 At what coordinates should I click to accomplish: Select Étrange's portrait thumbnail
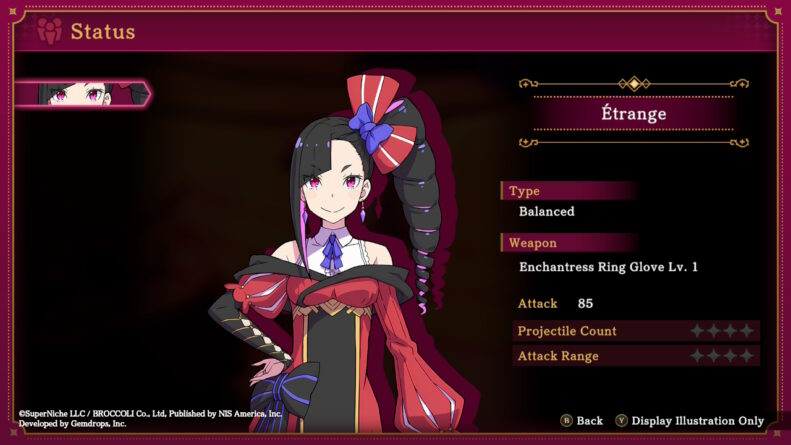[x=80, y=94]
